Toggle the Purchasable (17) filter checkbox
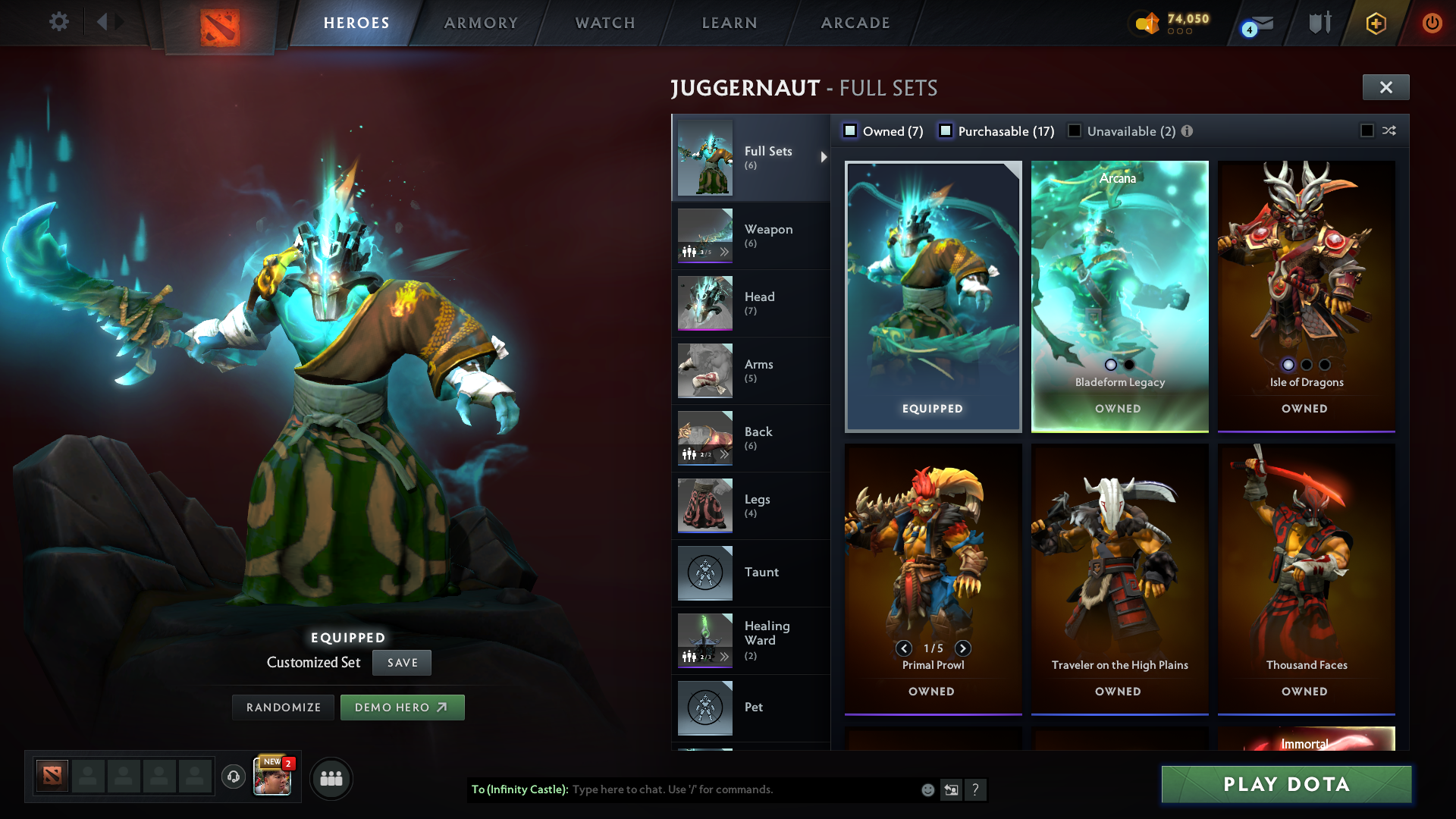1456x819 pixels. coord(946,130)
